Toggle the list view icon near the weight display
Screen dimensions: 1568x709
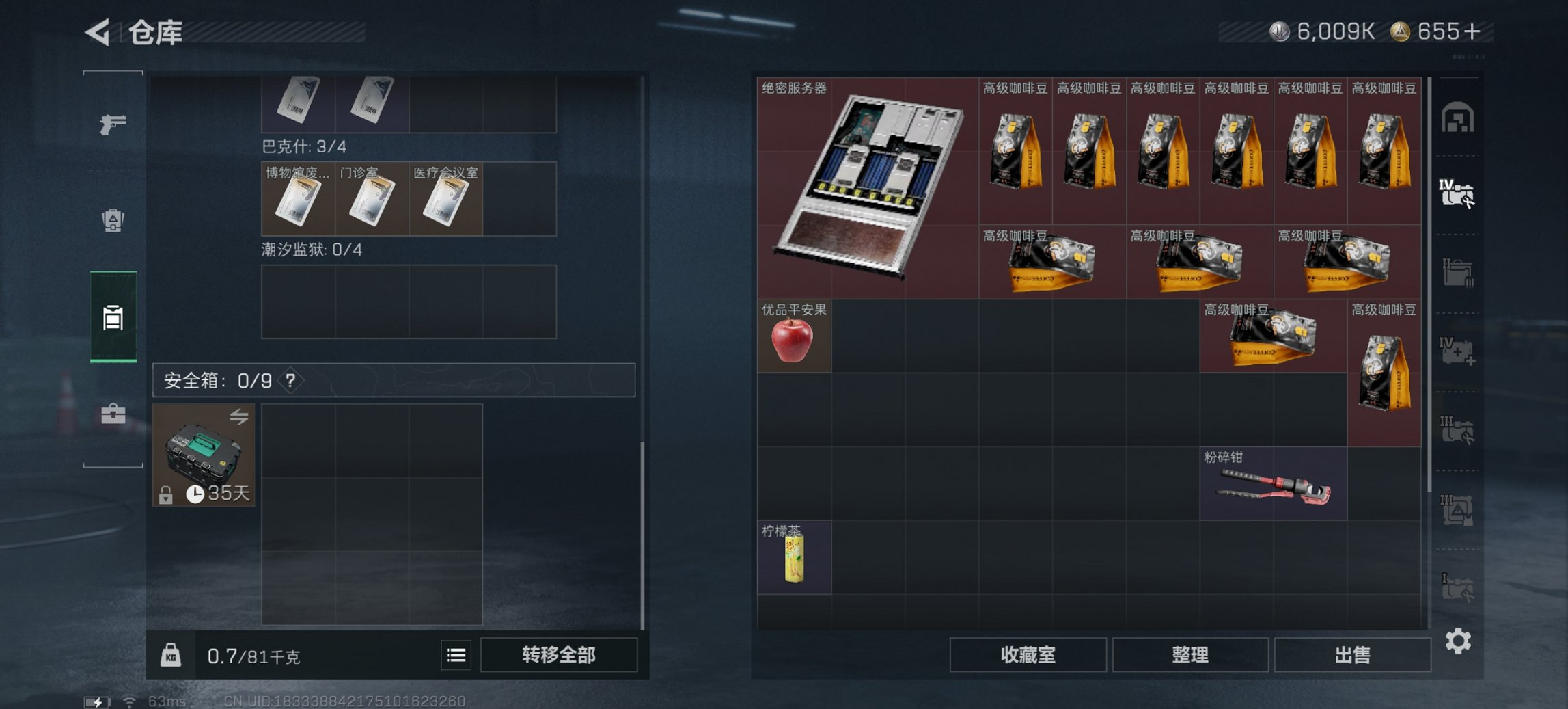[456, 655]
